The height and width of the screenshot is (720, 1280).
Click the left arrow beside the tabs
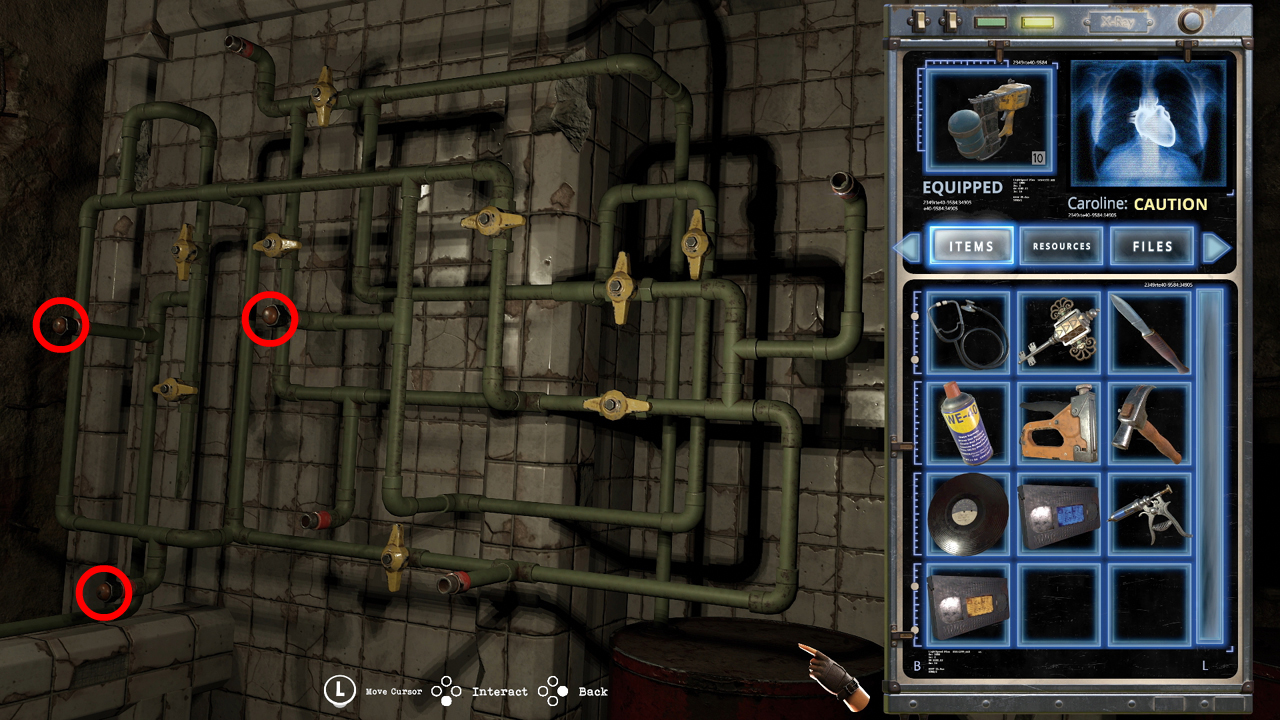(909, 247)
